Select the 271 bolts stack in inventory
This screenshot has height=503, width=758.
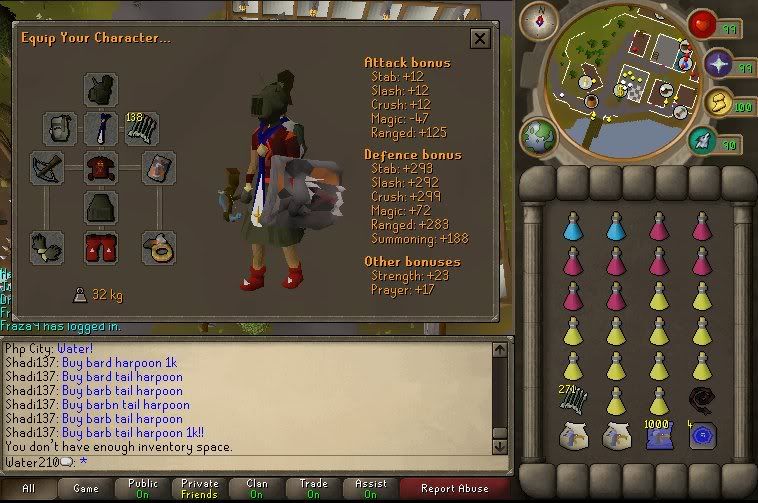[573, 400]
